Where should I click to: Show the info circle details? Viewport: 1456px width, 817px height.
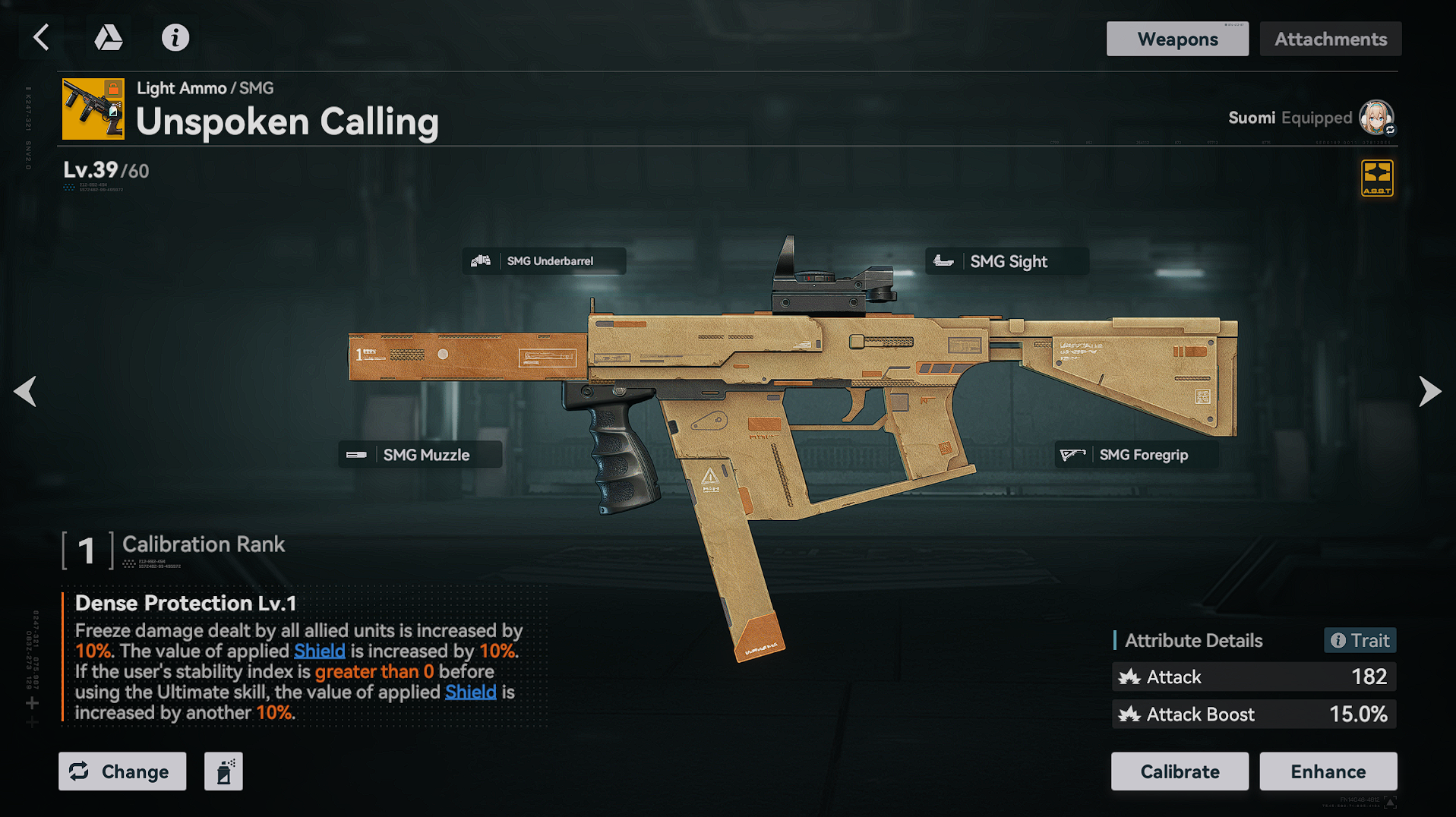coord(175,37)
